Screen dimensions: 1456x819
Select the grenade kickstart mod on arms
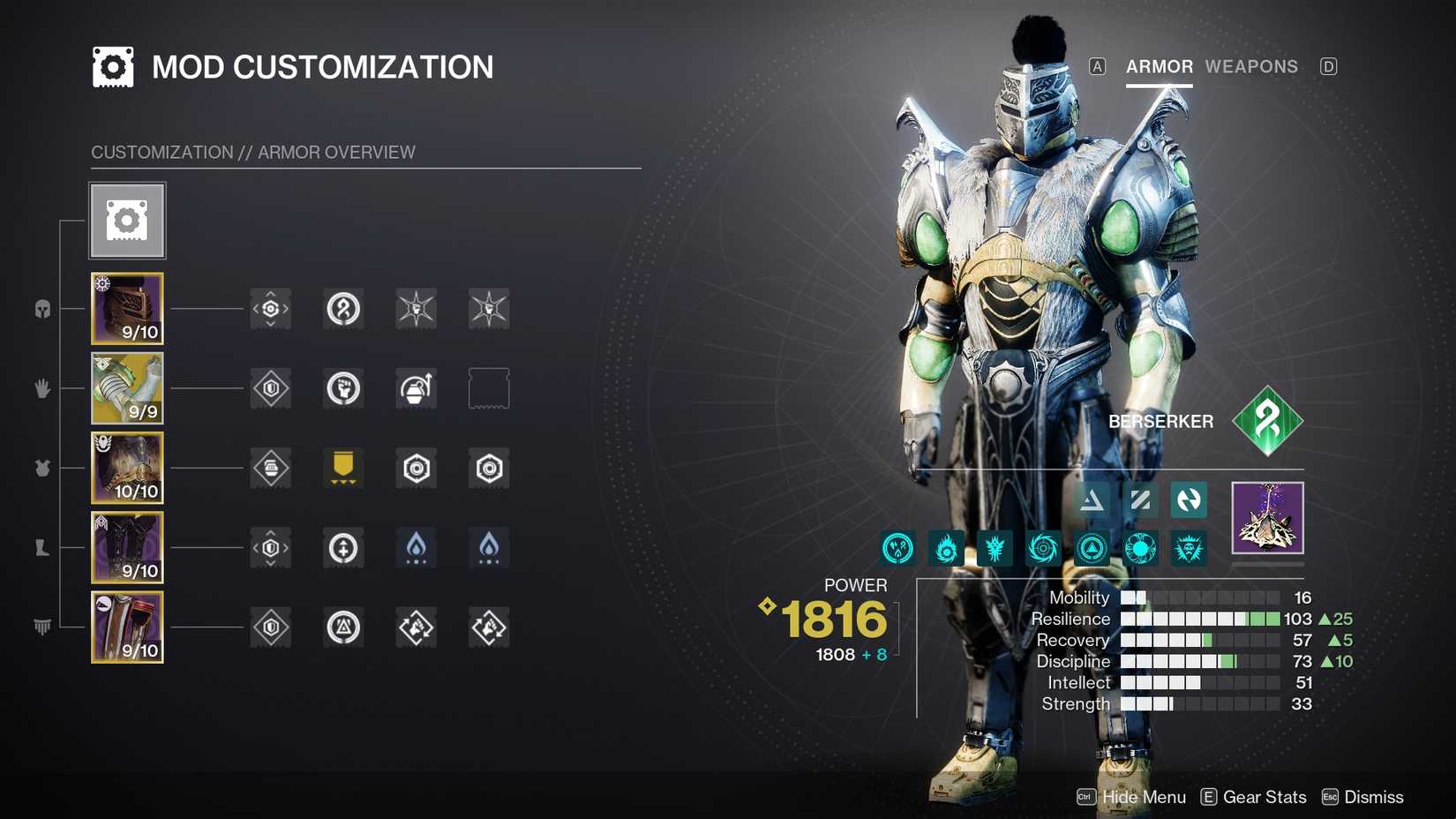click(416, 388)
